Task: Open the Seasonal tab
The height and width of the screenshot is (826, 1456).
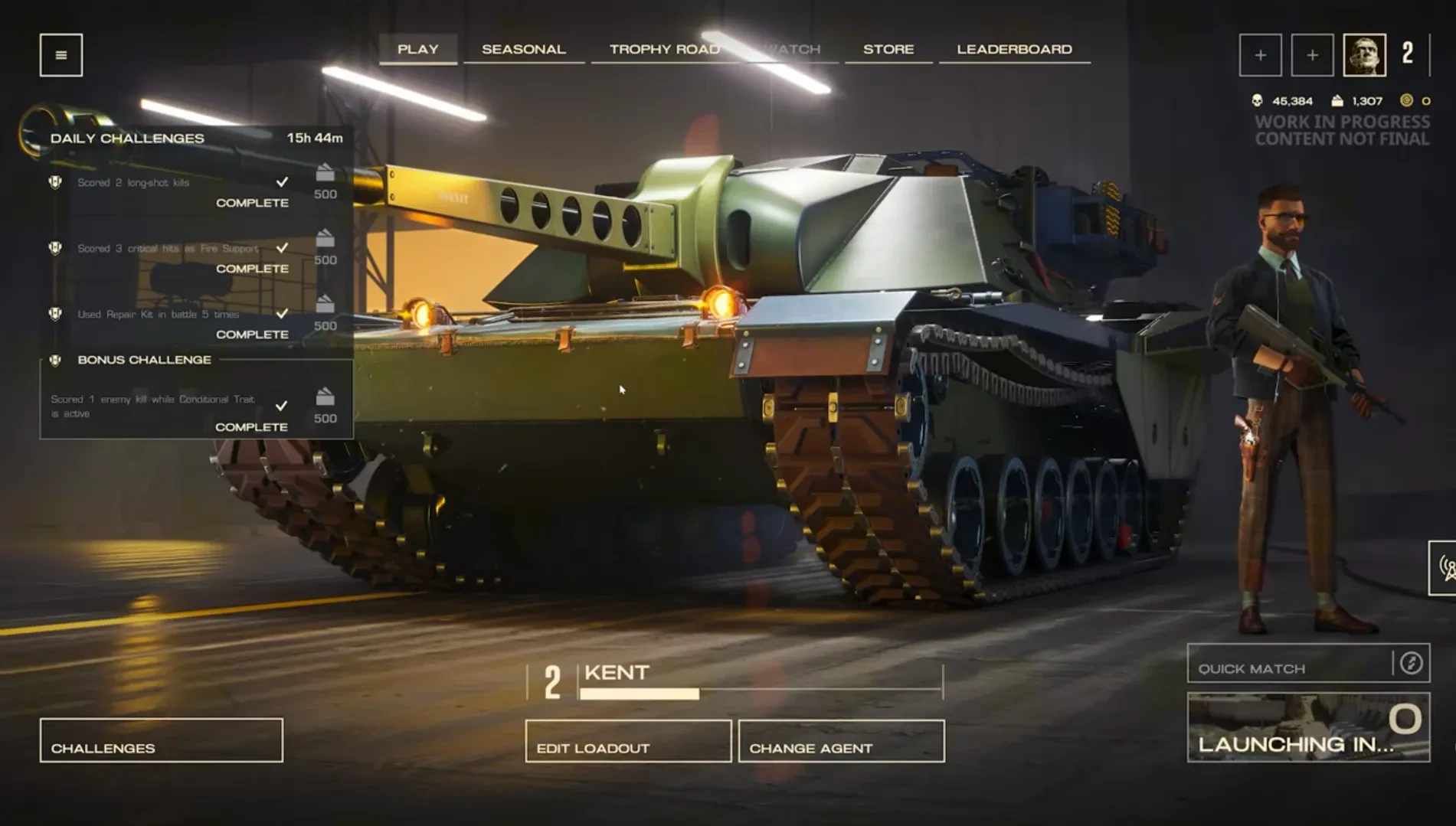Action: click(x=524, y=49)
